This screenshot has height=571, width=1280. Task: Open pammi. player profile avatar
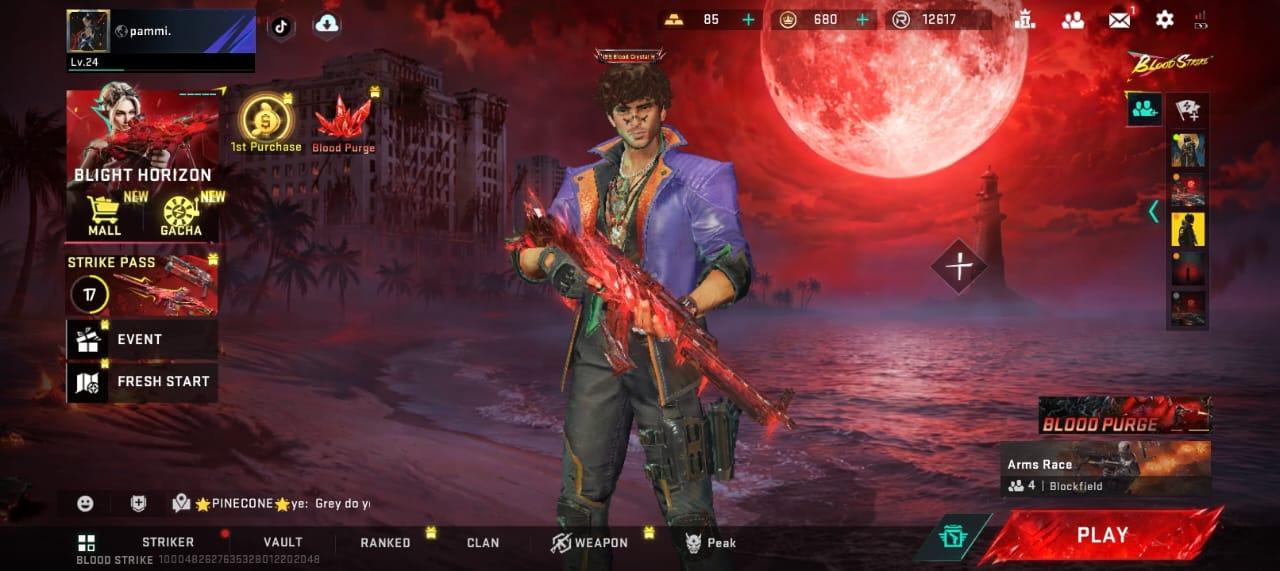point(88,31)
